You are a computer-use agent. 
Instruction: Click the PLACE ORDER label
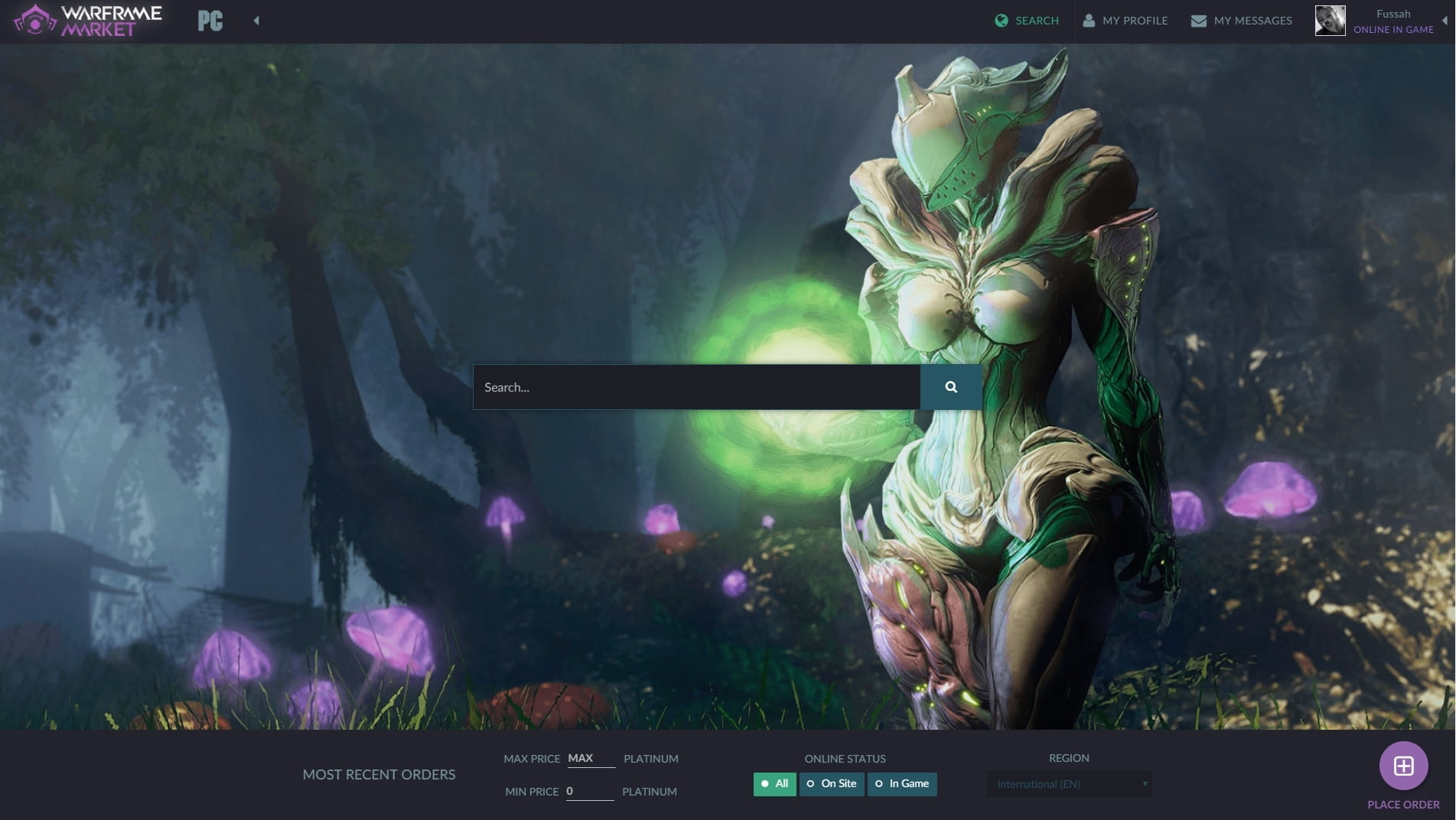click(x=1402, y=805)
